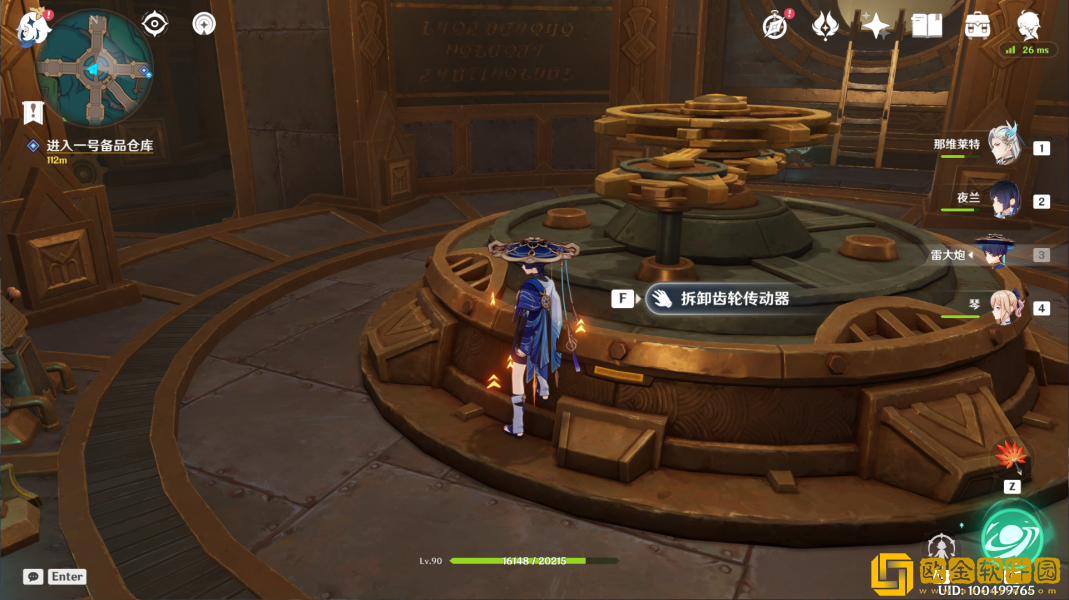This screenshot has width=1069, height=600.
Task: Switch to party member 琴
Action: coord(1003,307)
